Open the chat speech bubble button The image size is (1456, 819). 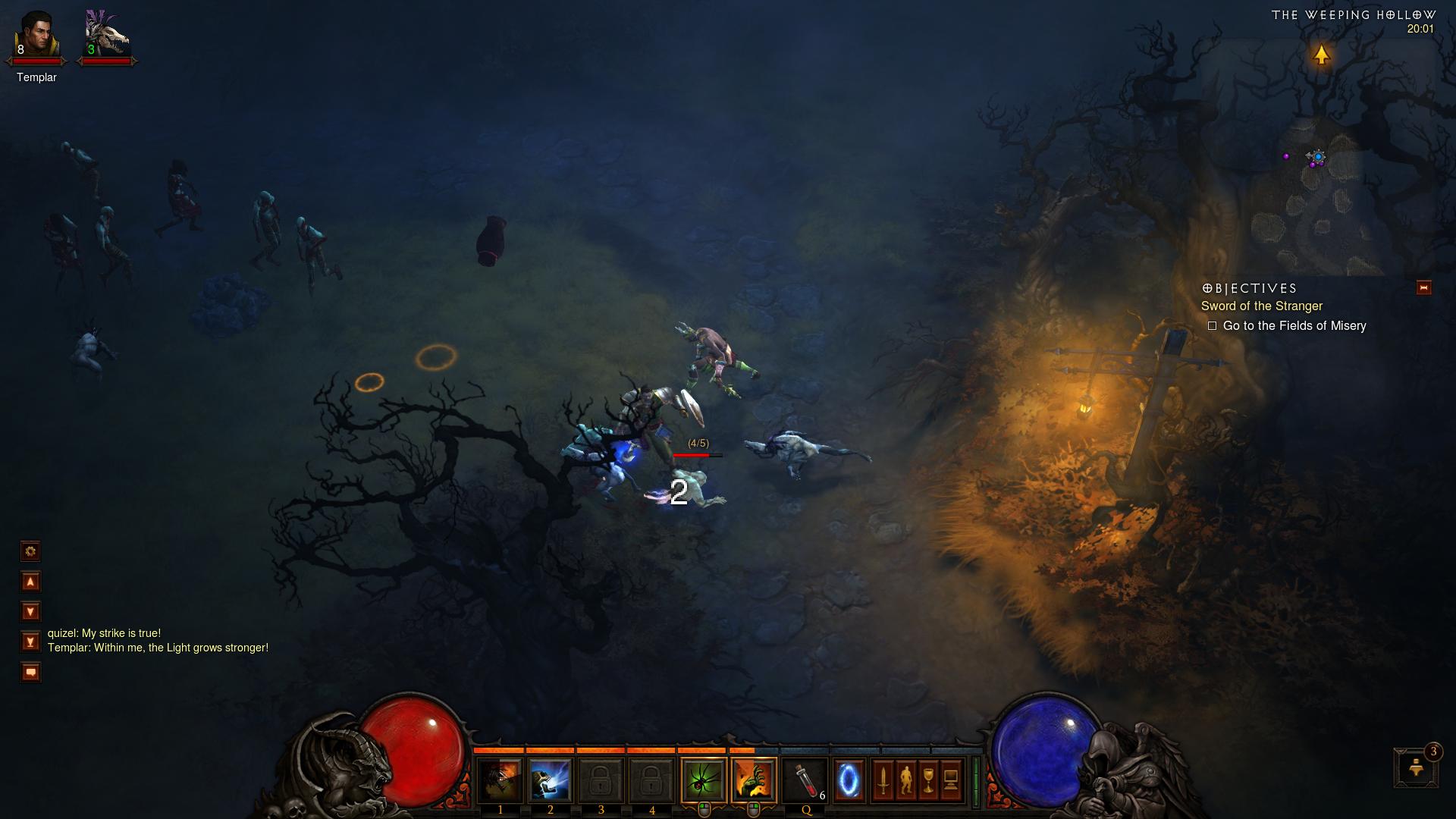(30, 672)
